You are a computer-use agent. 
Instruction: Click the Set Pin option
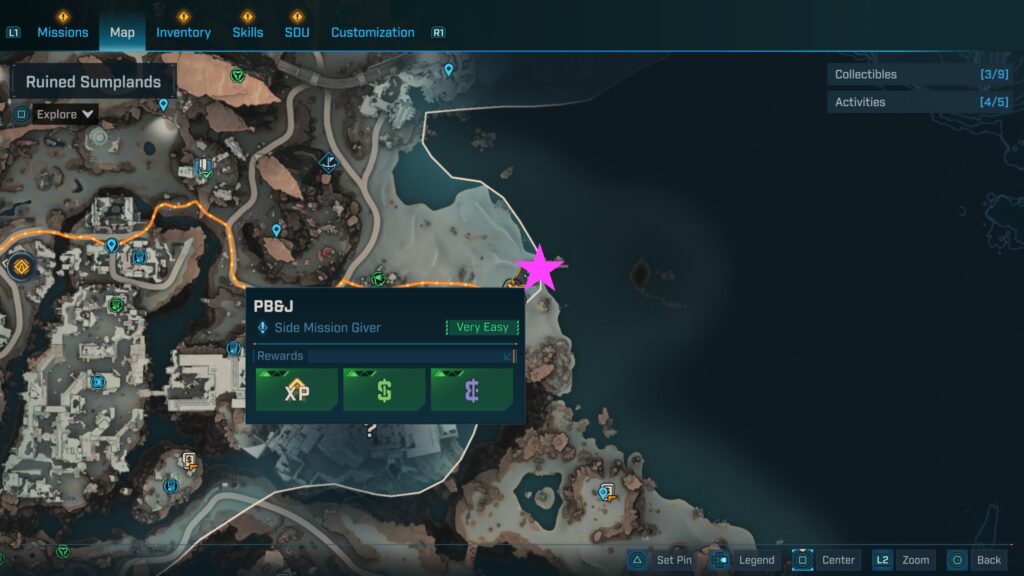click(x=661, y=560)
